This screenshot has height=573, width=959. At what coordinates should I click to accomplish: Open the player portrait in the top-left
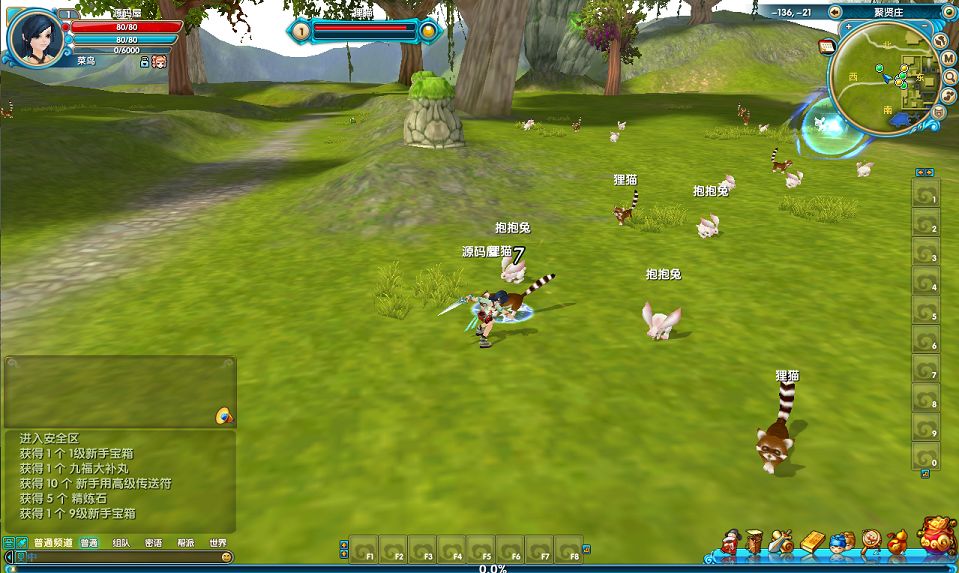(x=36, y=36)
